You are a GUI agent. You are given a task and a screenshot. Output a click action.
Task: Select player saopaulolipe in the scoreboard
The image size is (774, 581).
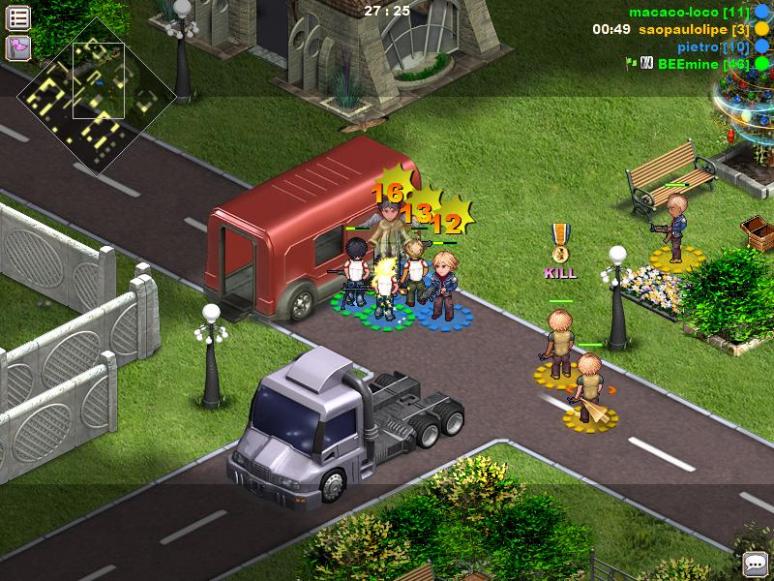click(x=694, y=29)
